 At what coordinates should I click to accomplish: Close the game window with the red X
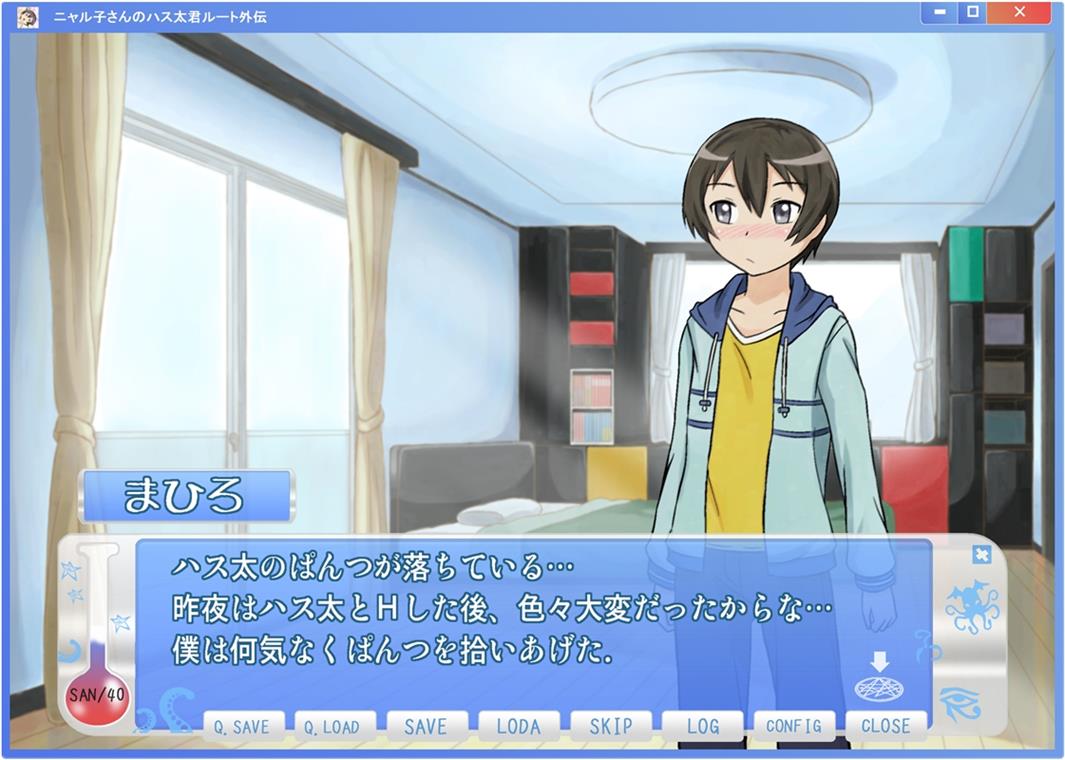click(x=1019, y=12)
